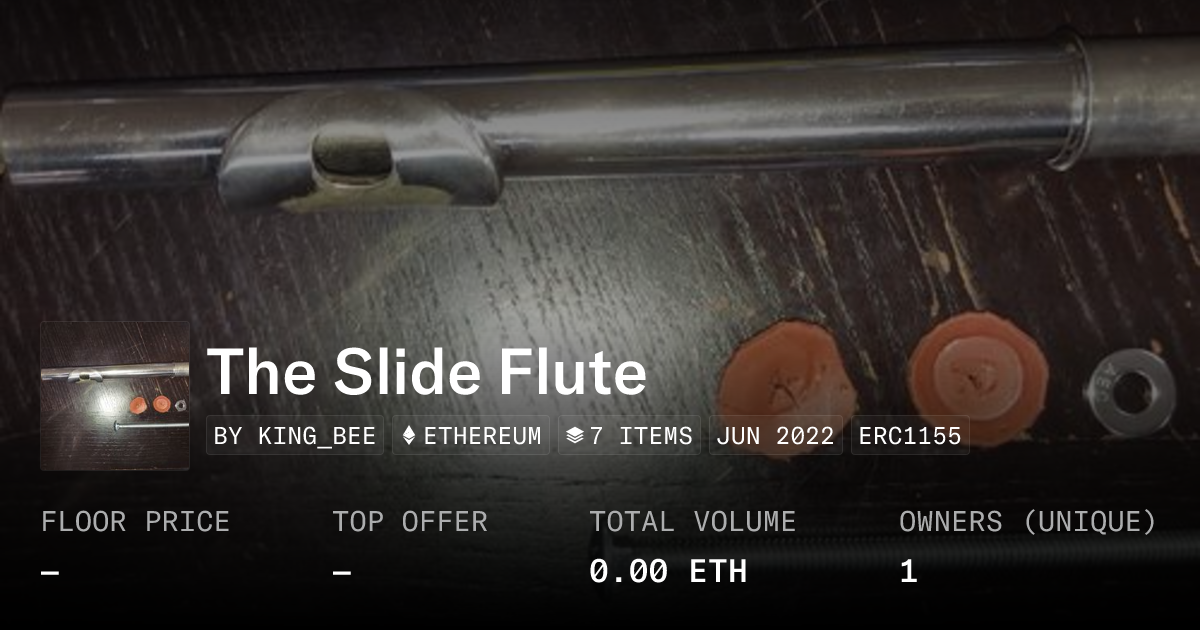Click the ERC1155 token standard tag

910,436
